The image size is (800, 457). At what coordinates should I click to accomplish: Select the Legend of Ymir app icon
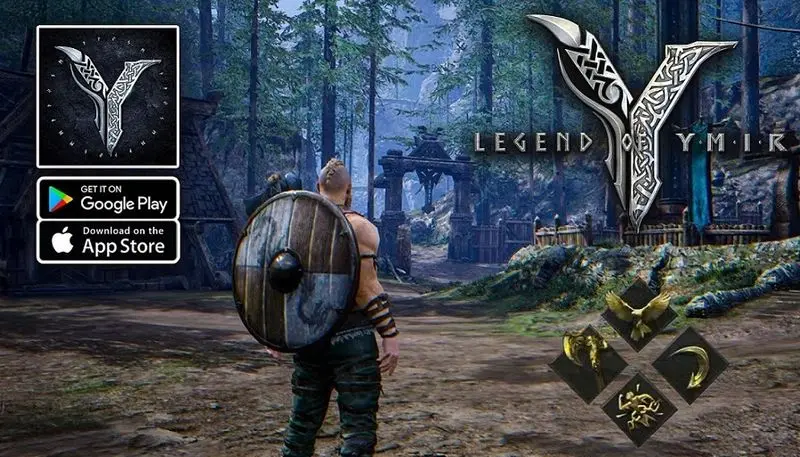tap(108, 97)
